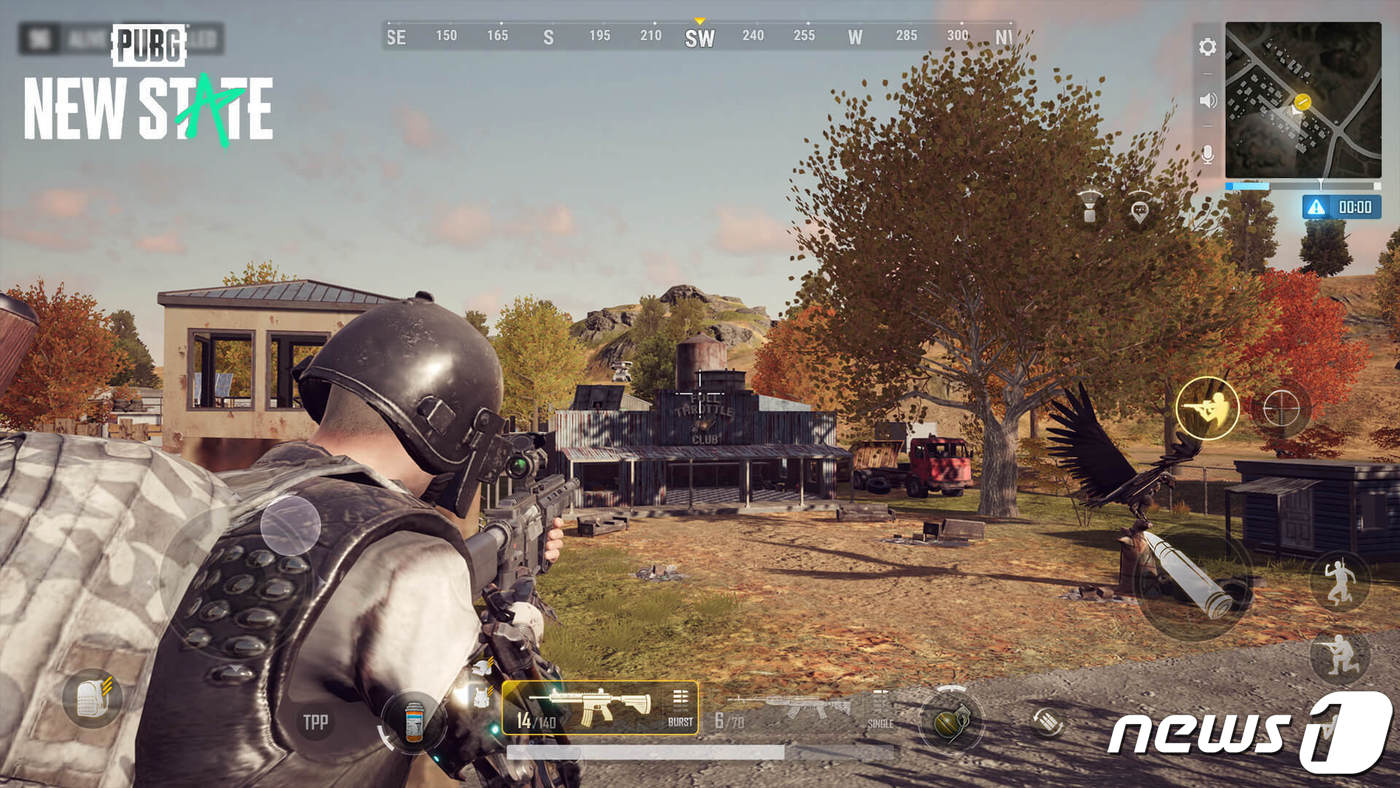Screen dimensions: 1400x788
Task: Touch the movement joystick knob
Action: point(290,526)
